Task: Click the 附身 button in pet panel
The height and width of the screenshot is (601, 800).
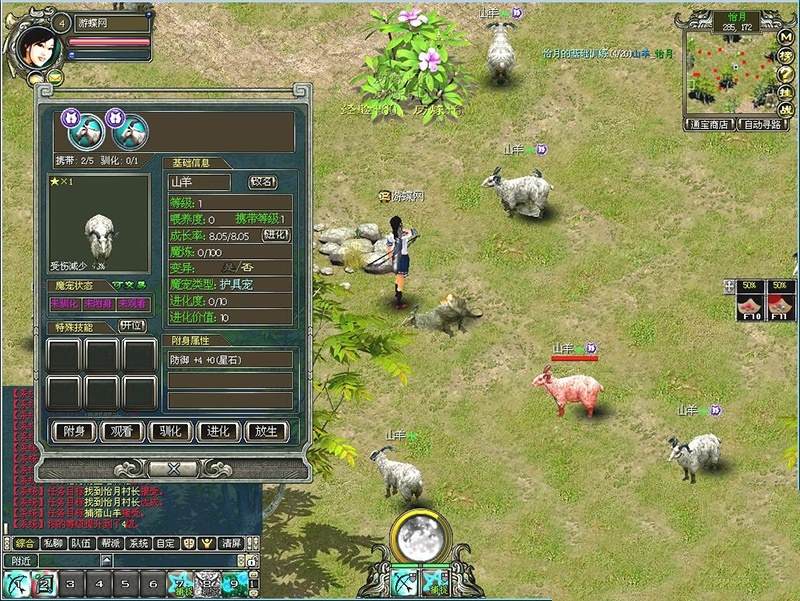Action: [73, 432]
